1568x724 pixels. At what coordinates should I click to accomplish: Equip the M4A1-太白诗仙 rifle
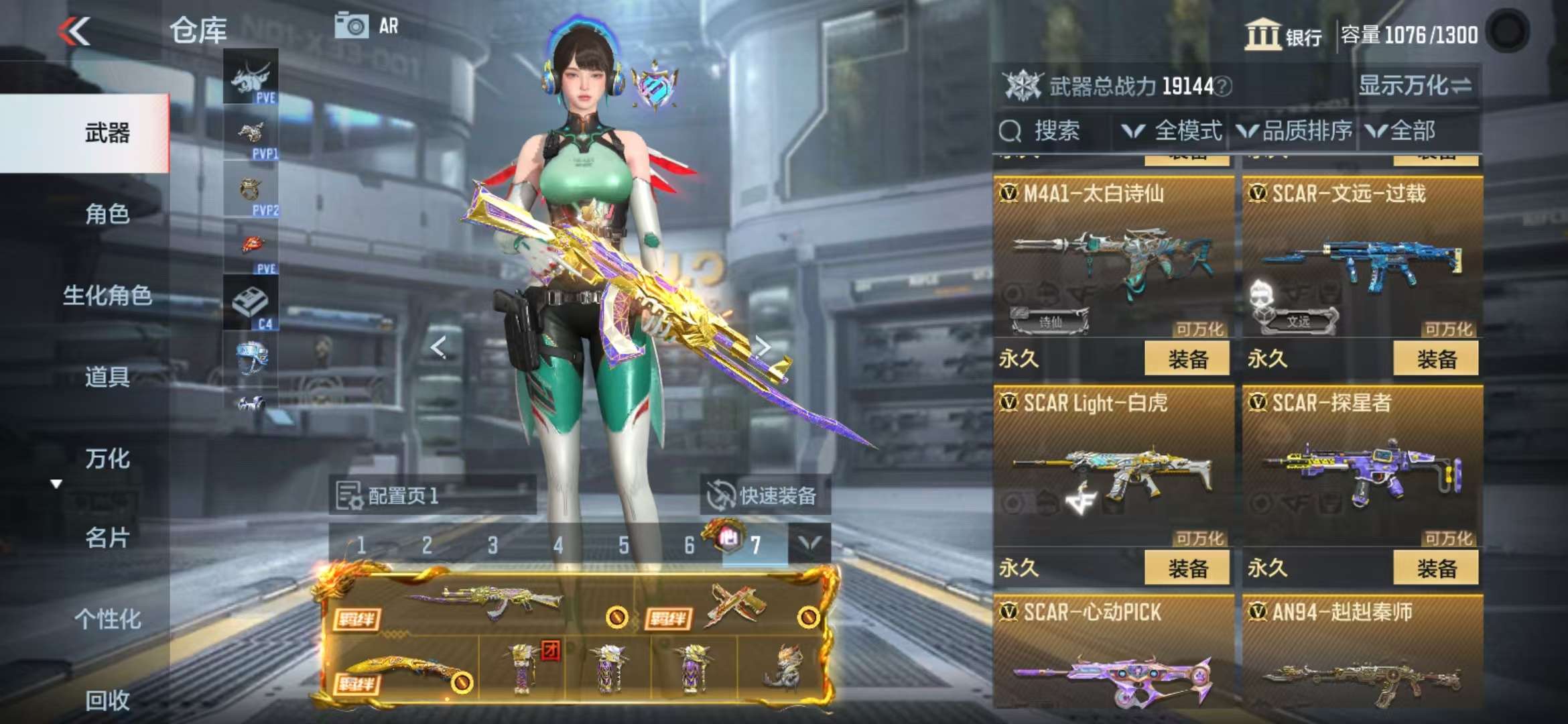pos(1187,359)
